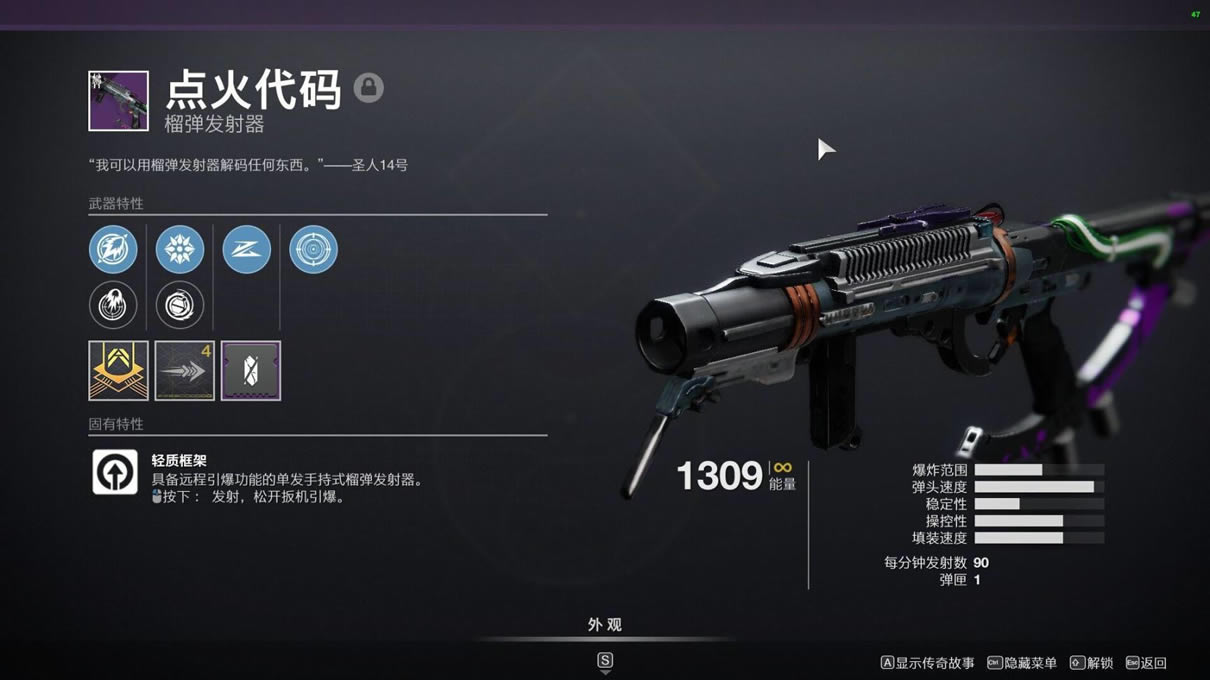Open the 外观 appearance section

tap(605, 625)
